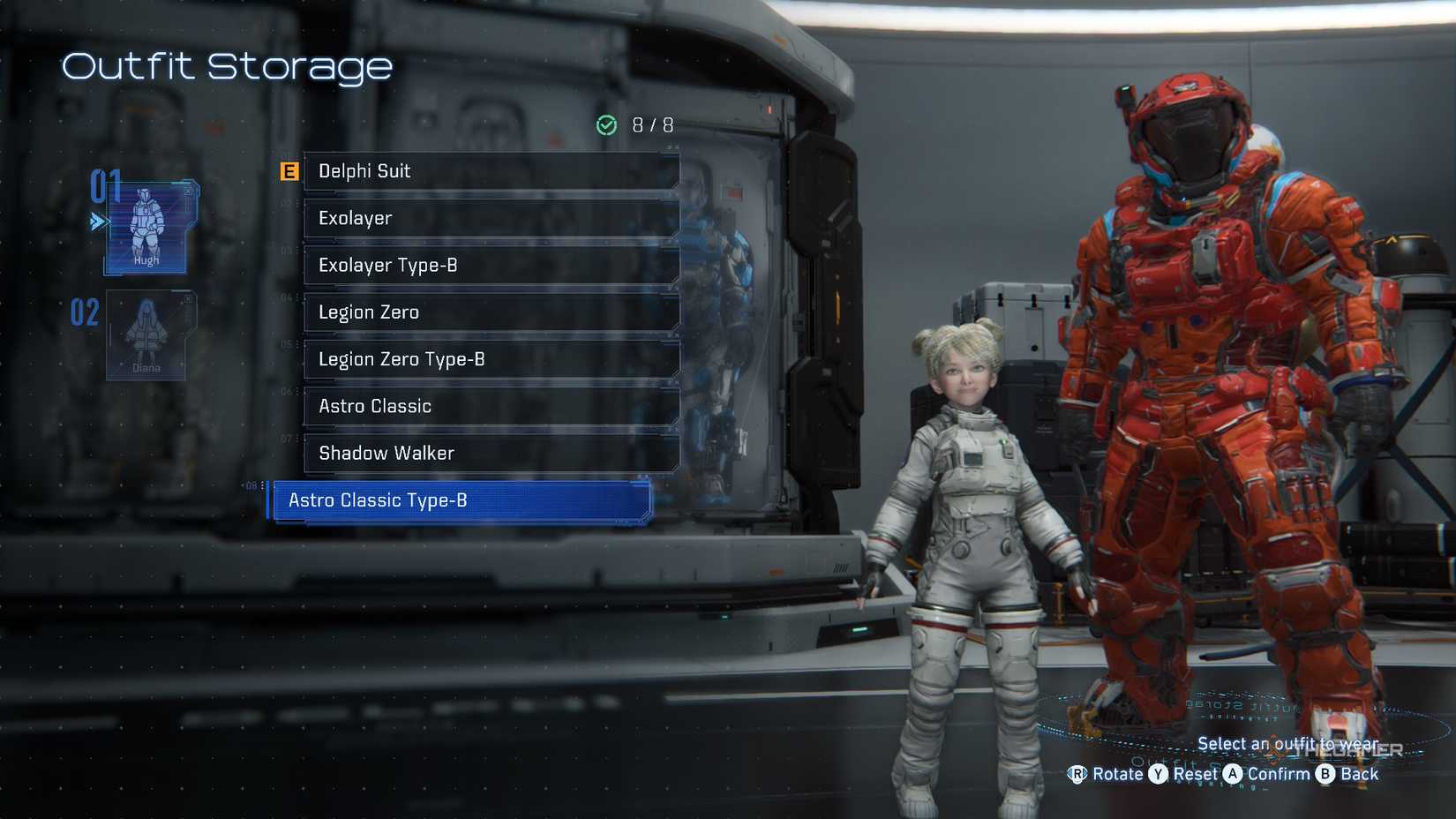Choose the Legion Zero outfit
The image size is (1456, 819).
491,312
